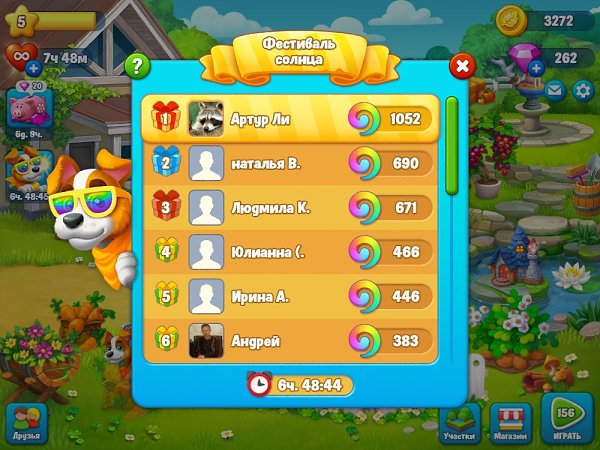This screenshot has height=450, width=600.
Task: Select Андрей leaderboard row
Action: (289, 341)
